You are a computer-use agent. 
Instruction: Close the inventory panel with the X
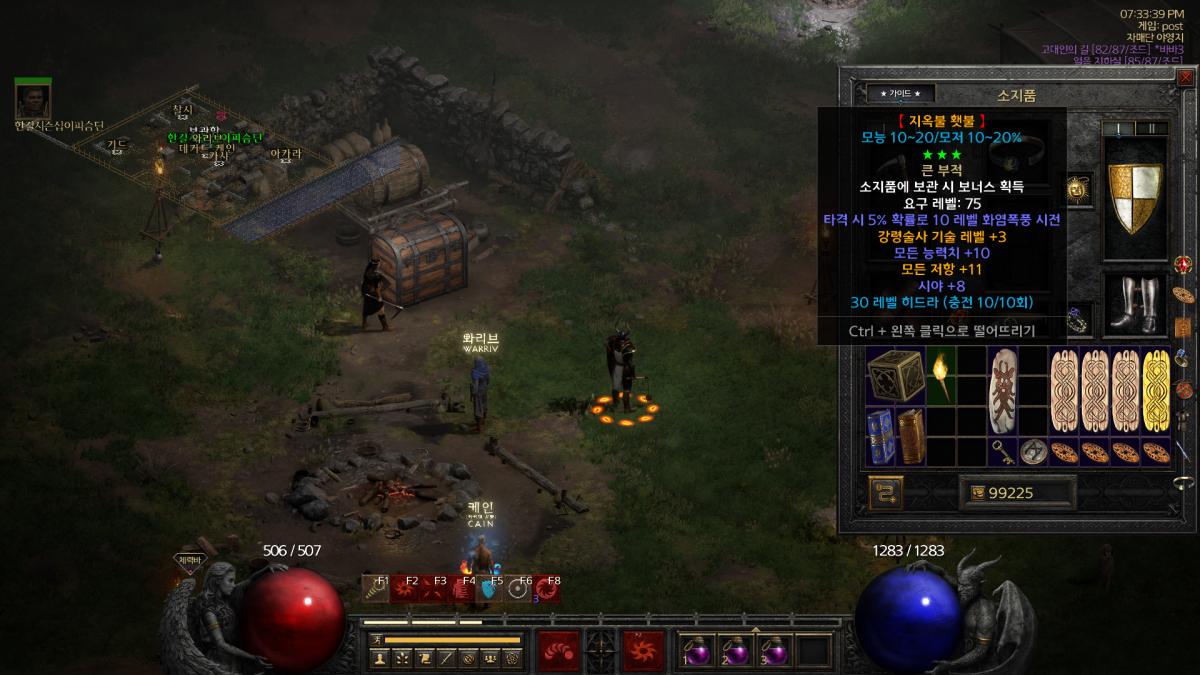tap(1186, 78)
